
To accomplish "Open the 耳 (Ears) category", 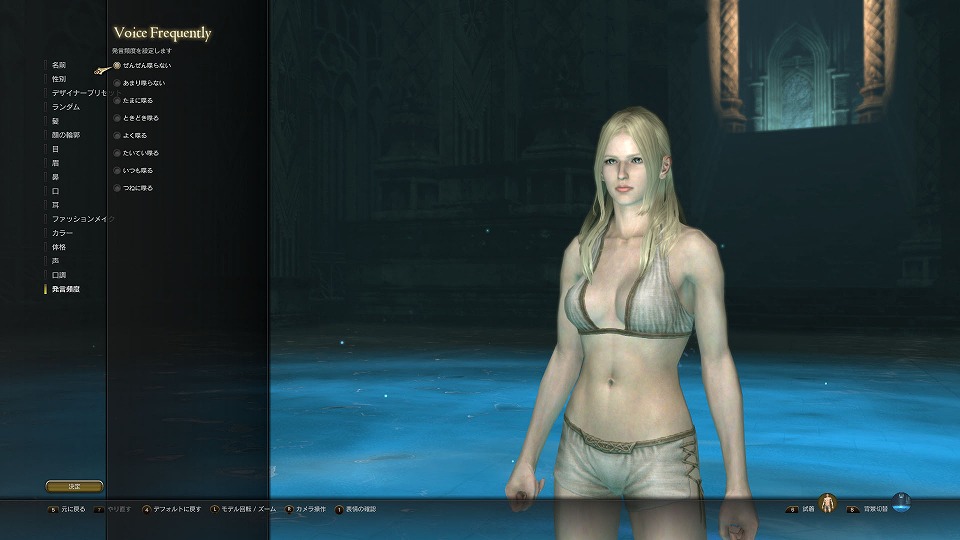I will pyautogui.click(x=55, y=205).
